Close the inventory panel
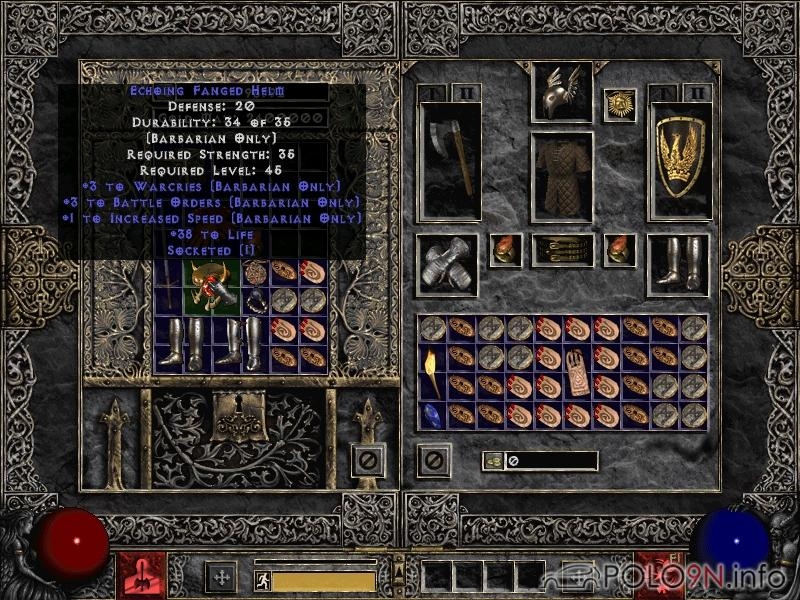The image size is (800, 600). tap(434, 460)
